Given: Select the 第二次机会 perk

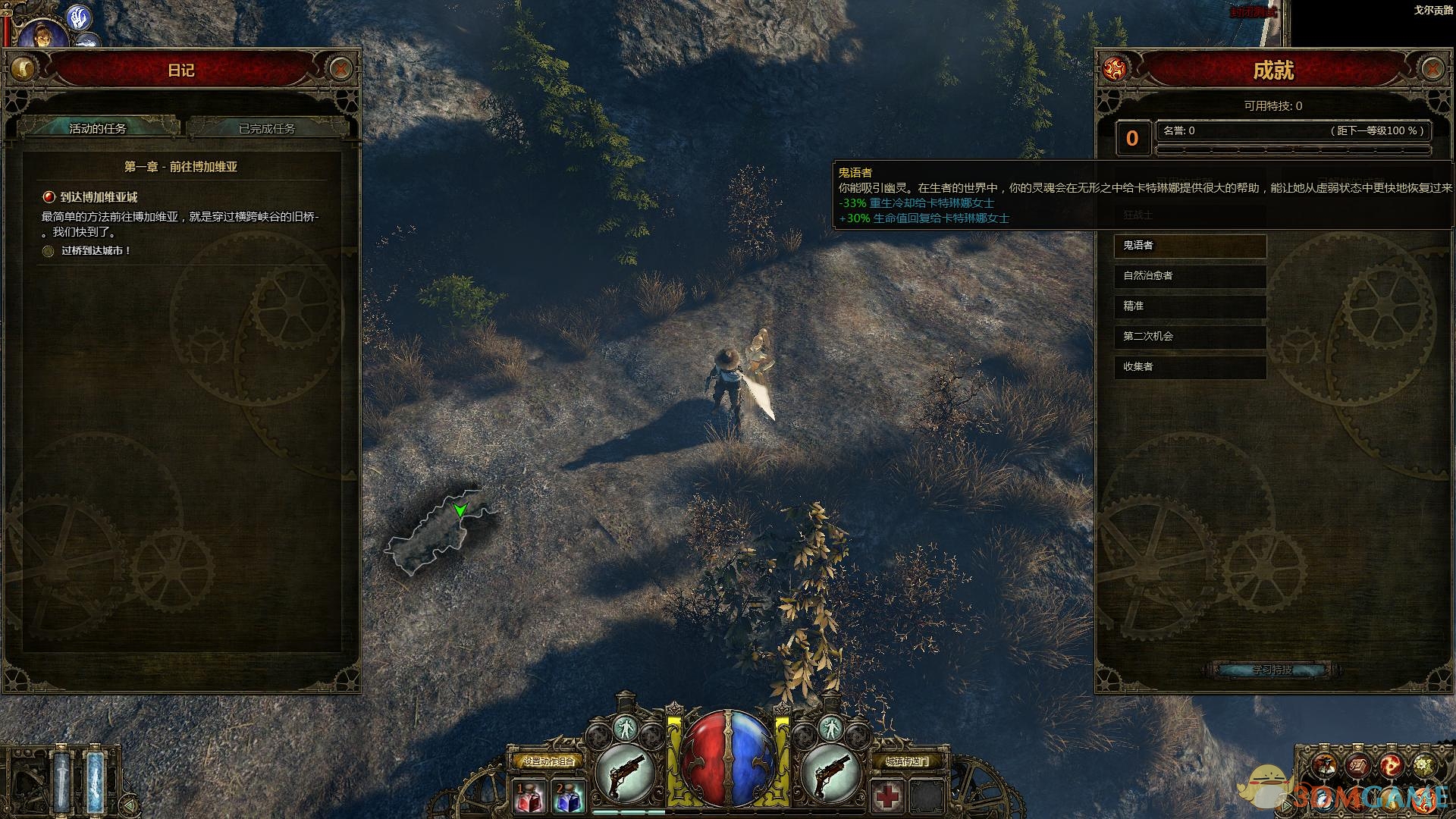Looking at the screenshot, I should click(1189, 337).
